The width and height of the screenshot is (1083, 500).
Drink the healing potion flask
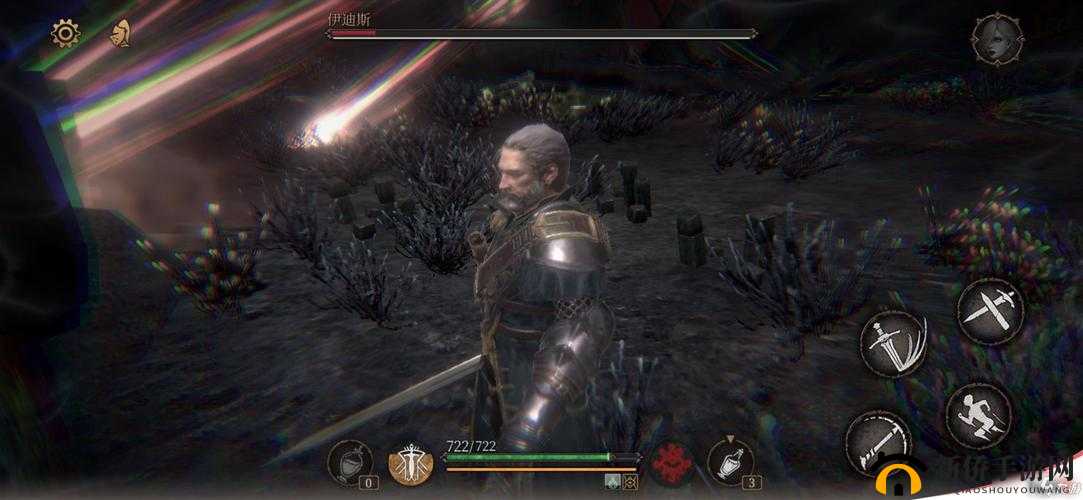[730, 461]
